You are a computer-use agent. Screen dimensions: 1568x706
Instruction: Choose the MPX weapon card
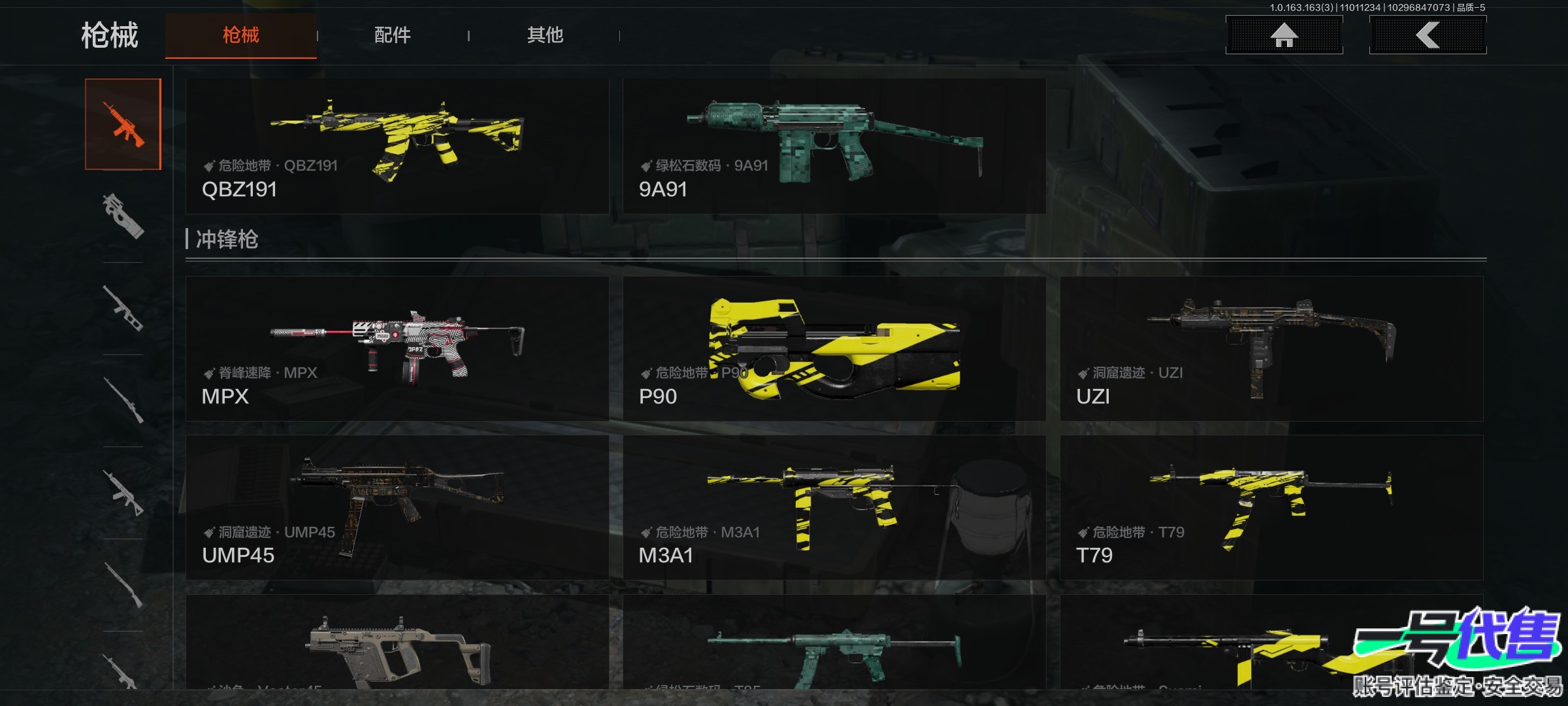click(397, 348)
